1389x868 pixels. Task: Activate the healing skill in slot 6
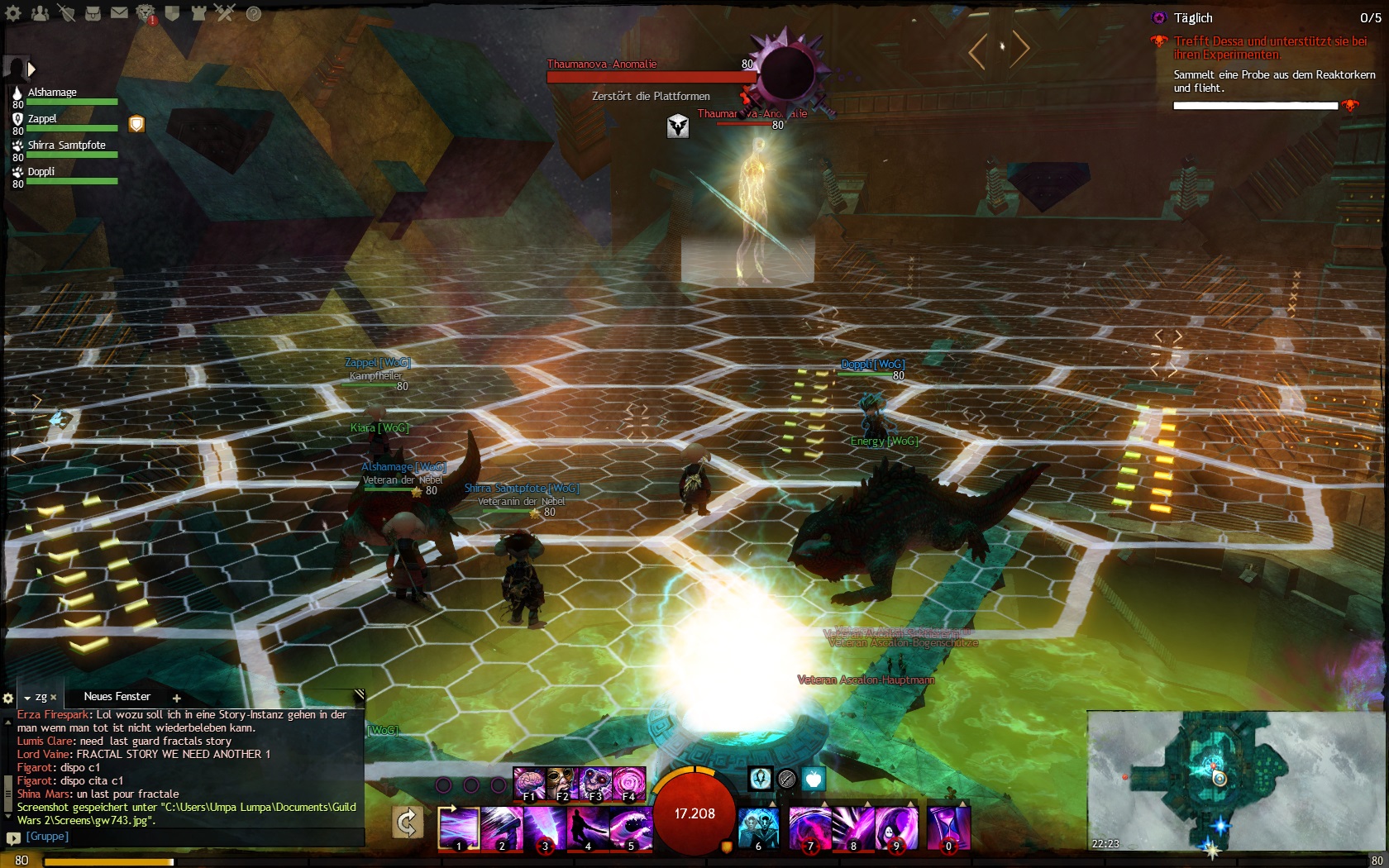point(758,828)
